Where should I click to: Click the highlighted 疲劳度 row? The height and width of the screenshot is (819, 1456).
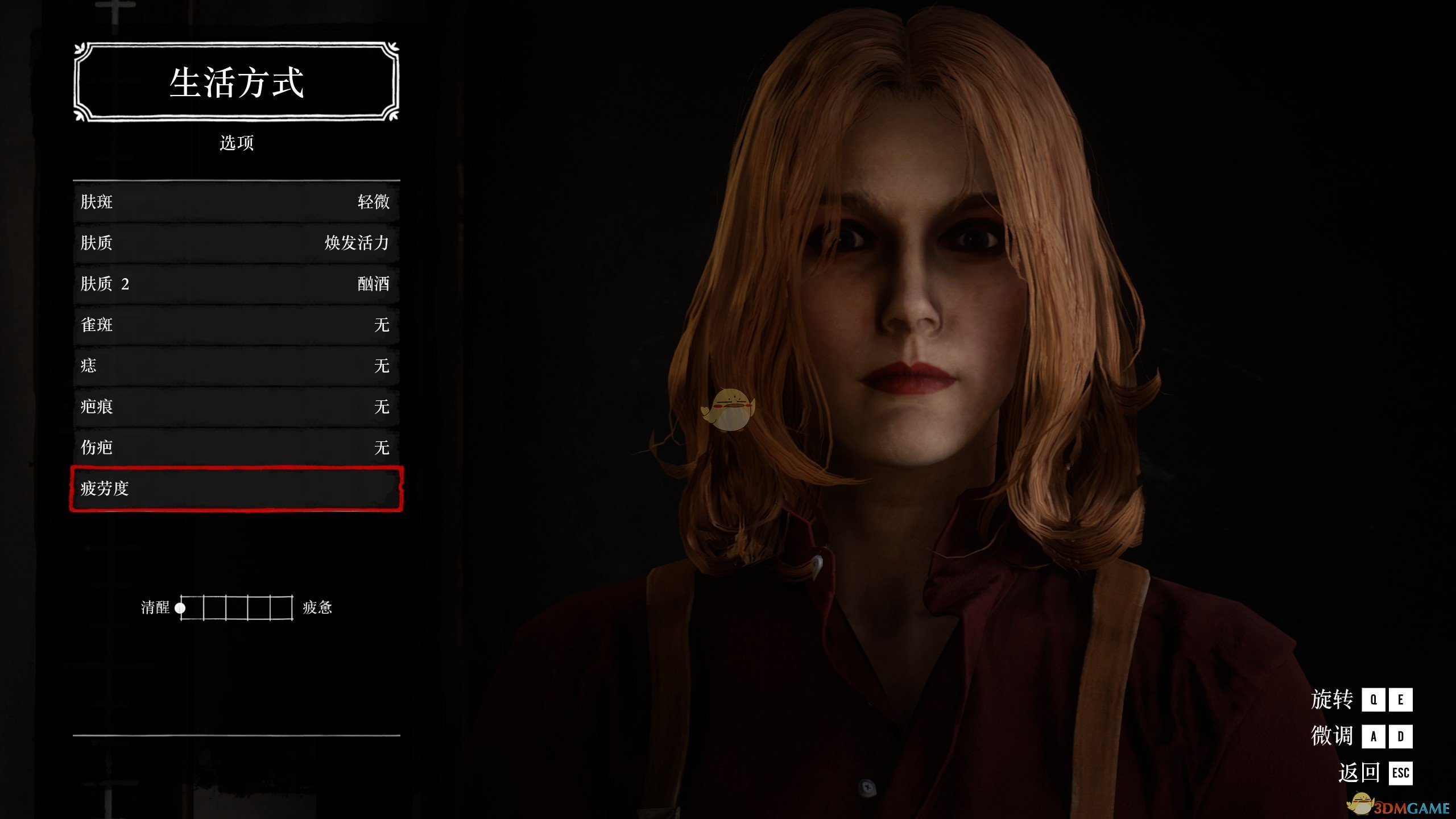pyautogui.click(x=236, y=489)
